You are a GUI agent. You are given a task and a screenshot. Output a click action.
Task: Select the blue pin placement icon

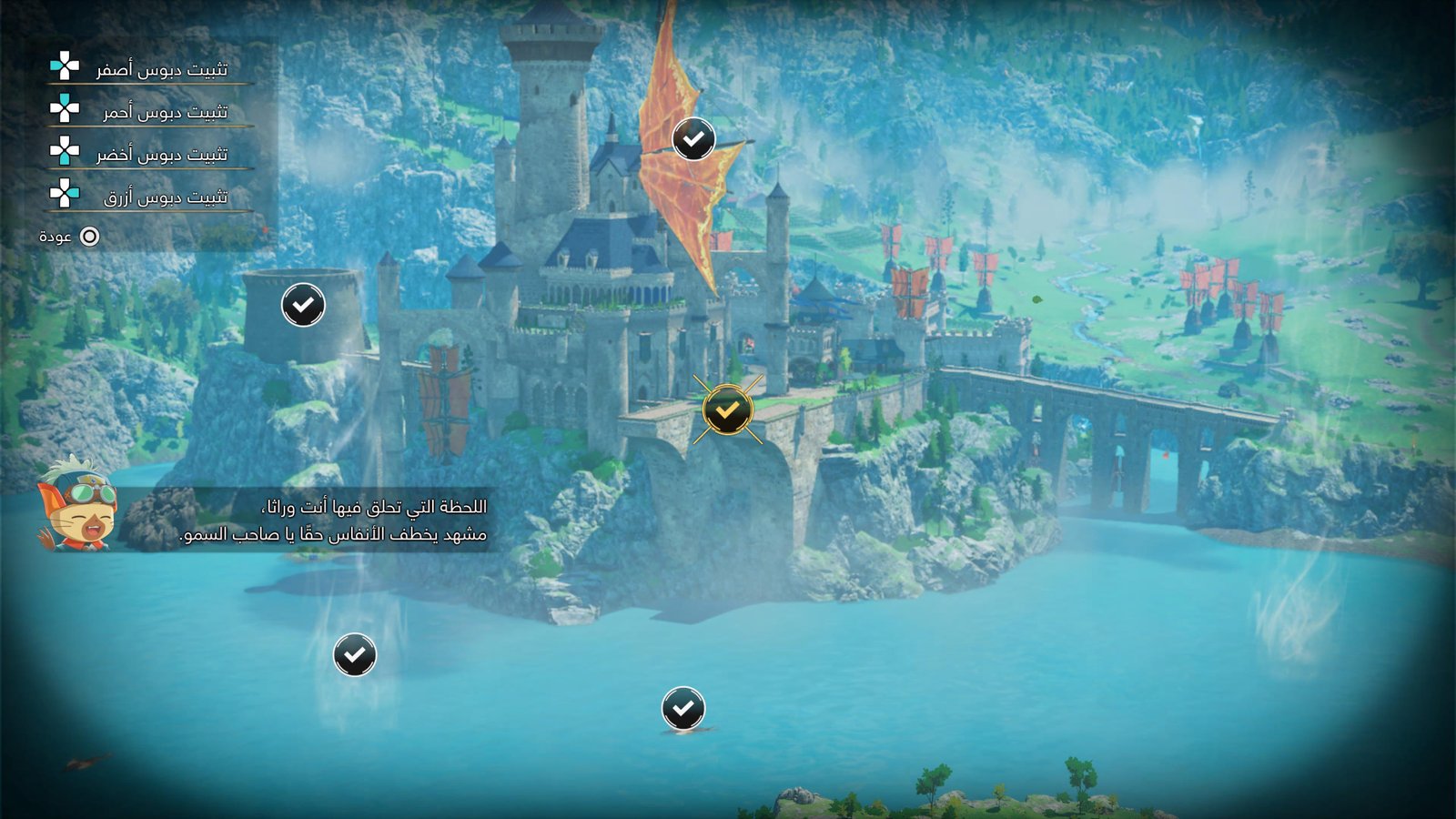pos(62,194)
